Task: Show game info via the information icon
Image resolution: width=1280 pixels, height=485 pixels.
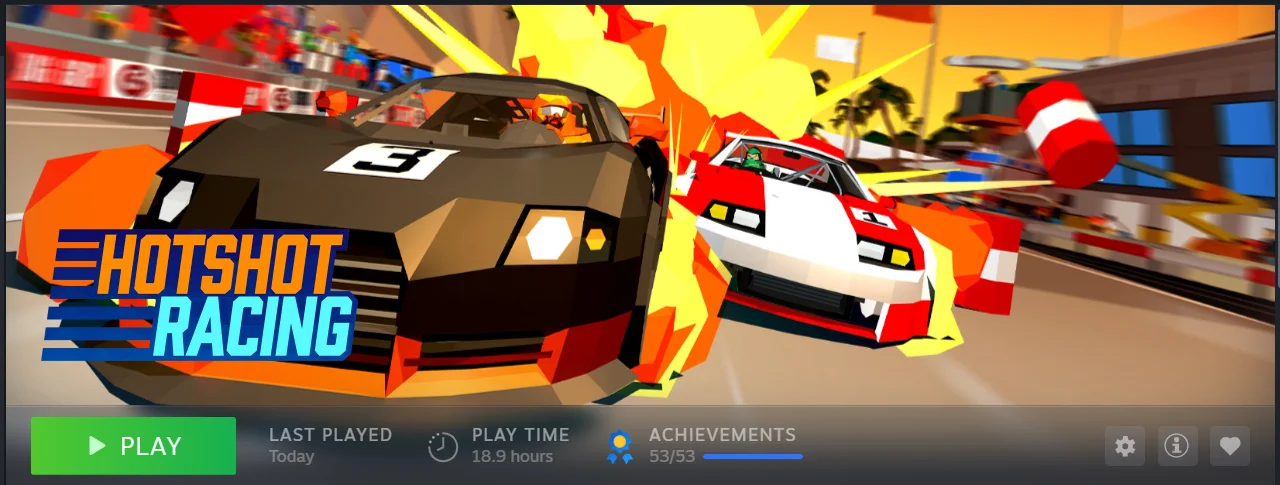Action: pyautogui.click(x=1178, y=446)
